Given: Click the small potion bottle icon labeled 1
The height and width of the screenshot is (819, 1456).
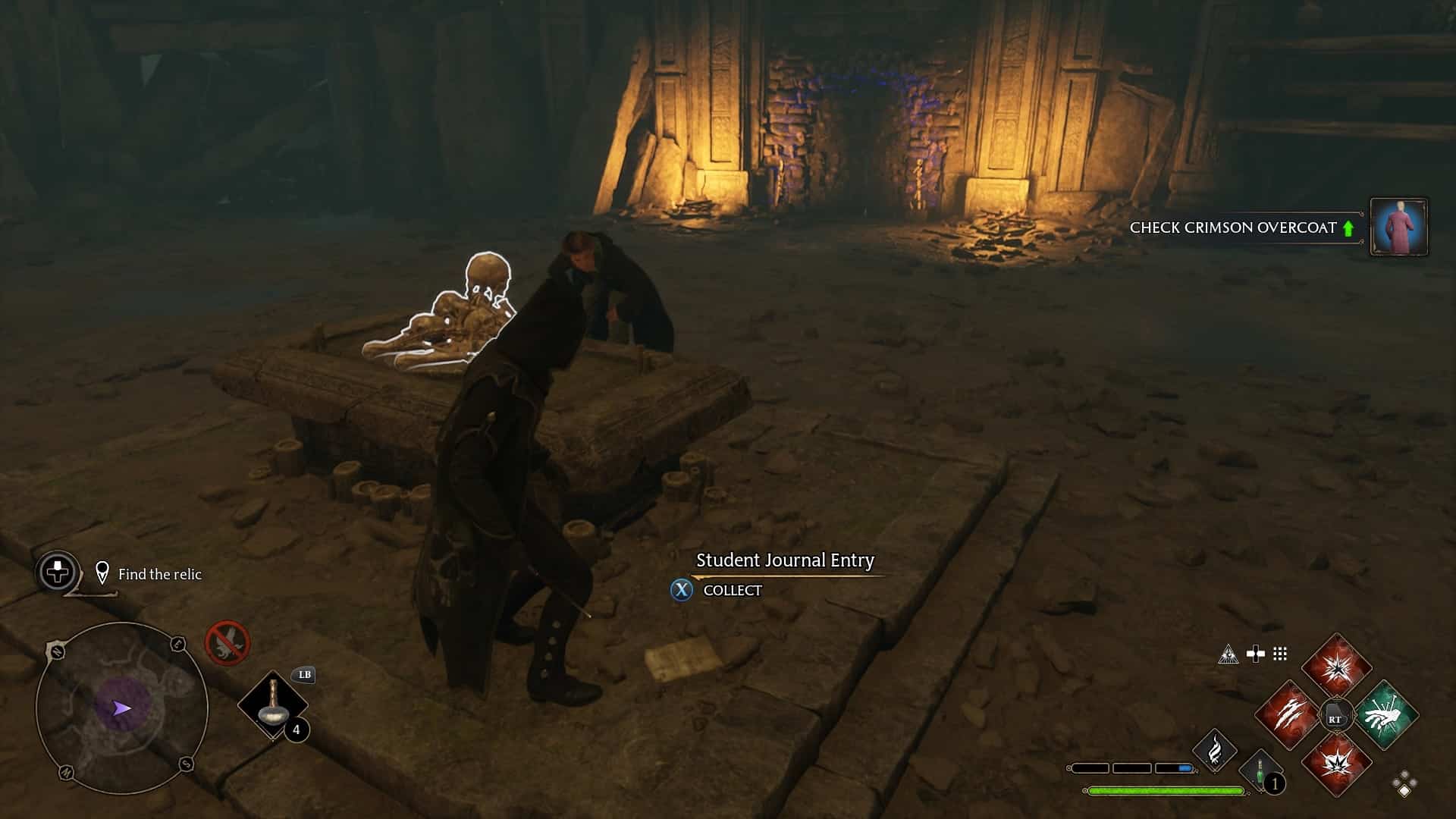Looking at the screenshot, I should (1260, 769).
